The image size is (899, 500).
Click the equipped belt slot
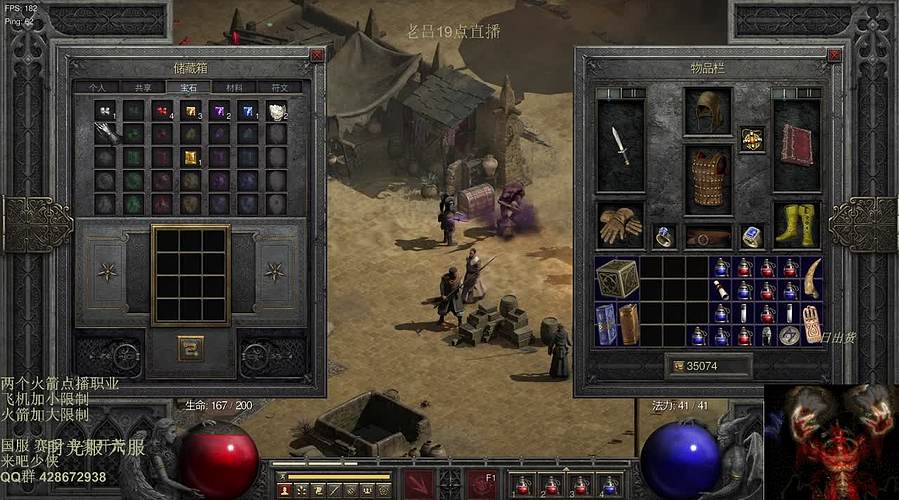pyautogui.click(x=708, y=237)
